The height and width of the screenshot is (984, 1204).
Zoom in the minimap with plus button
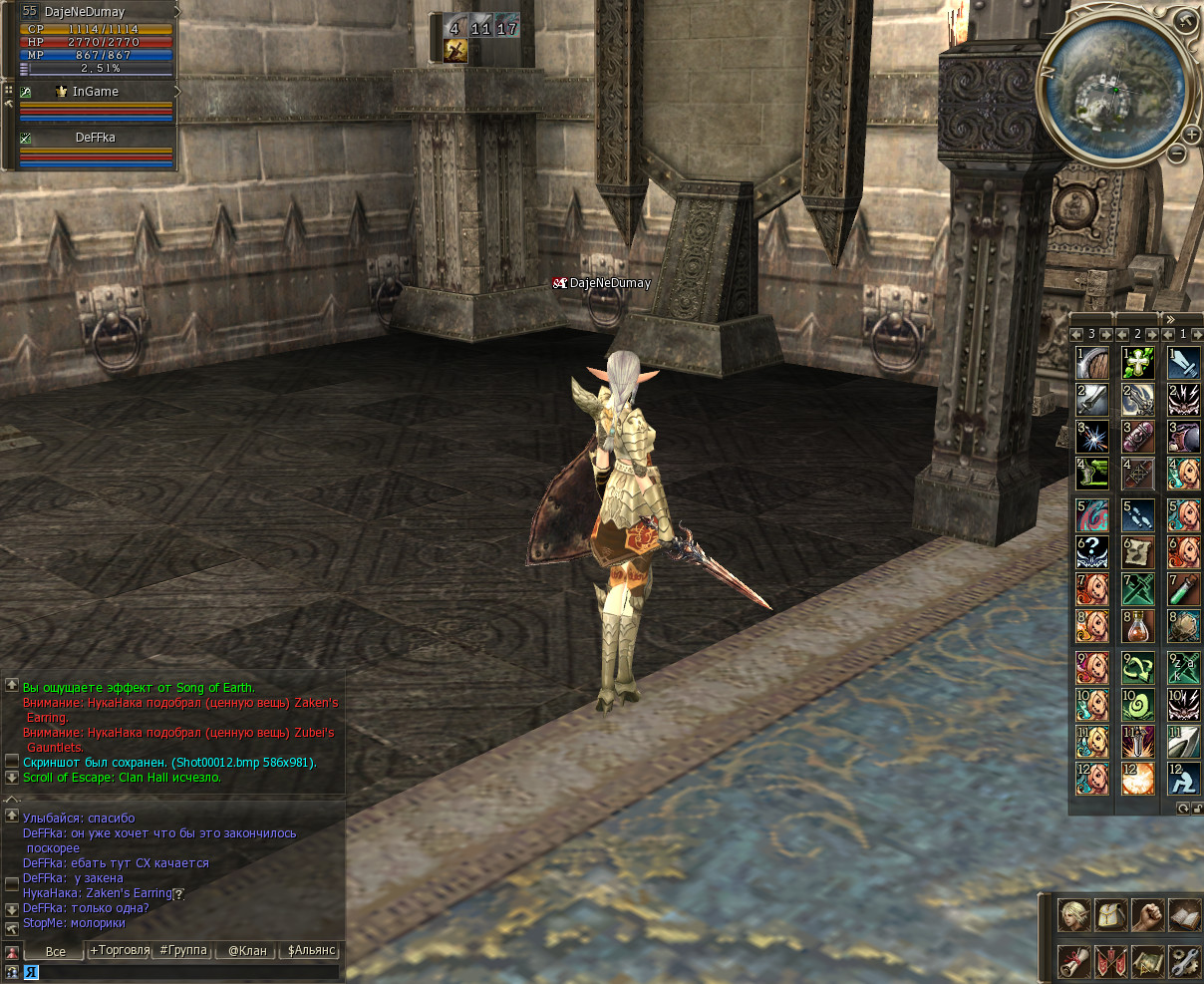click(x=1192, y=135)
